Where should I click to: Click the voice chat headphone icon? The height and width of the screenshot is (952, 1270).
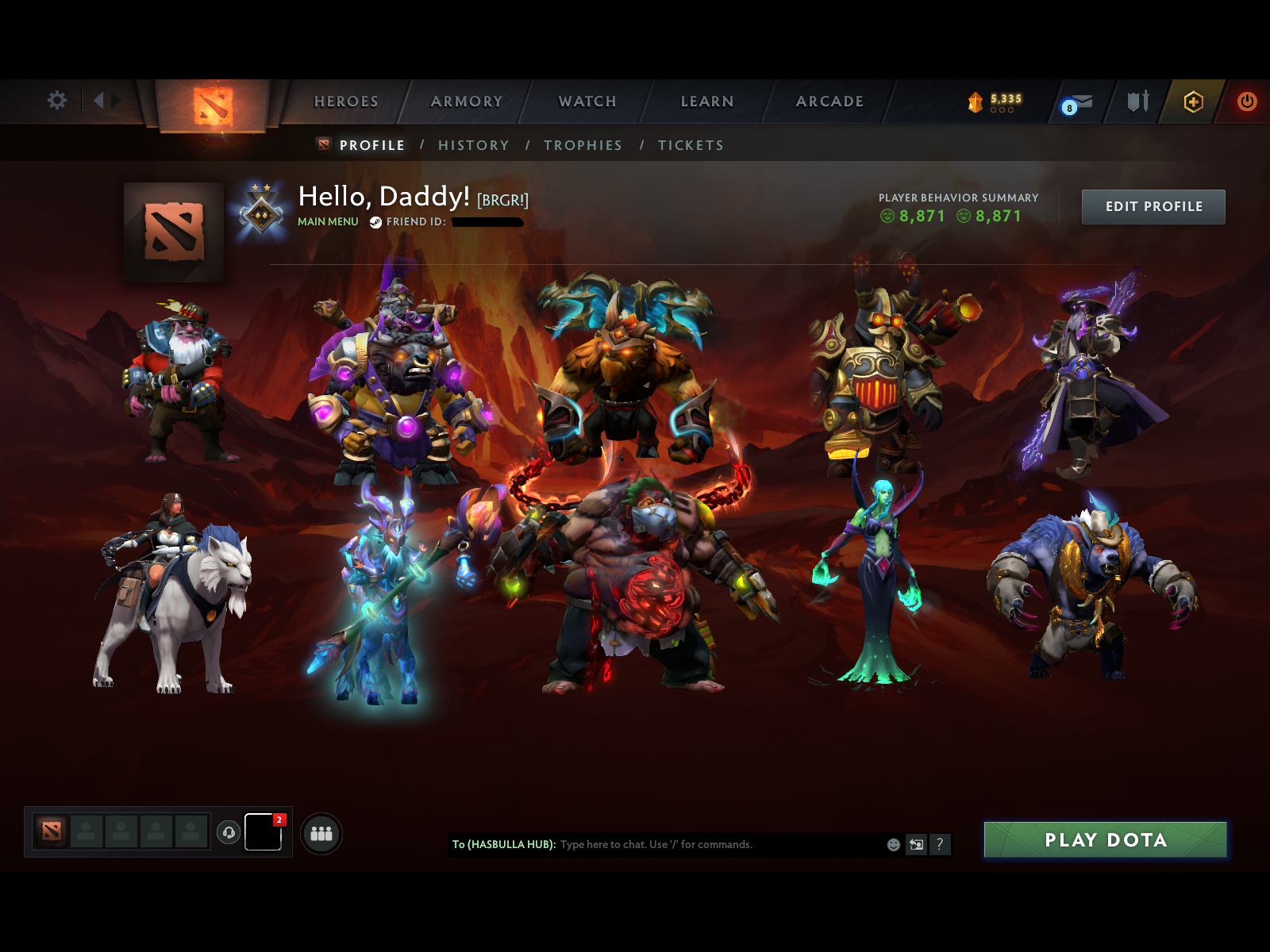click(229, 833)
